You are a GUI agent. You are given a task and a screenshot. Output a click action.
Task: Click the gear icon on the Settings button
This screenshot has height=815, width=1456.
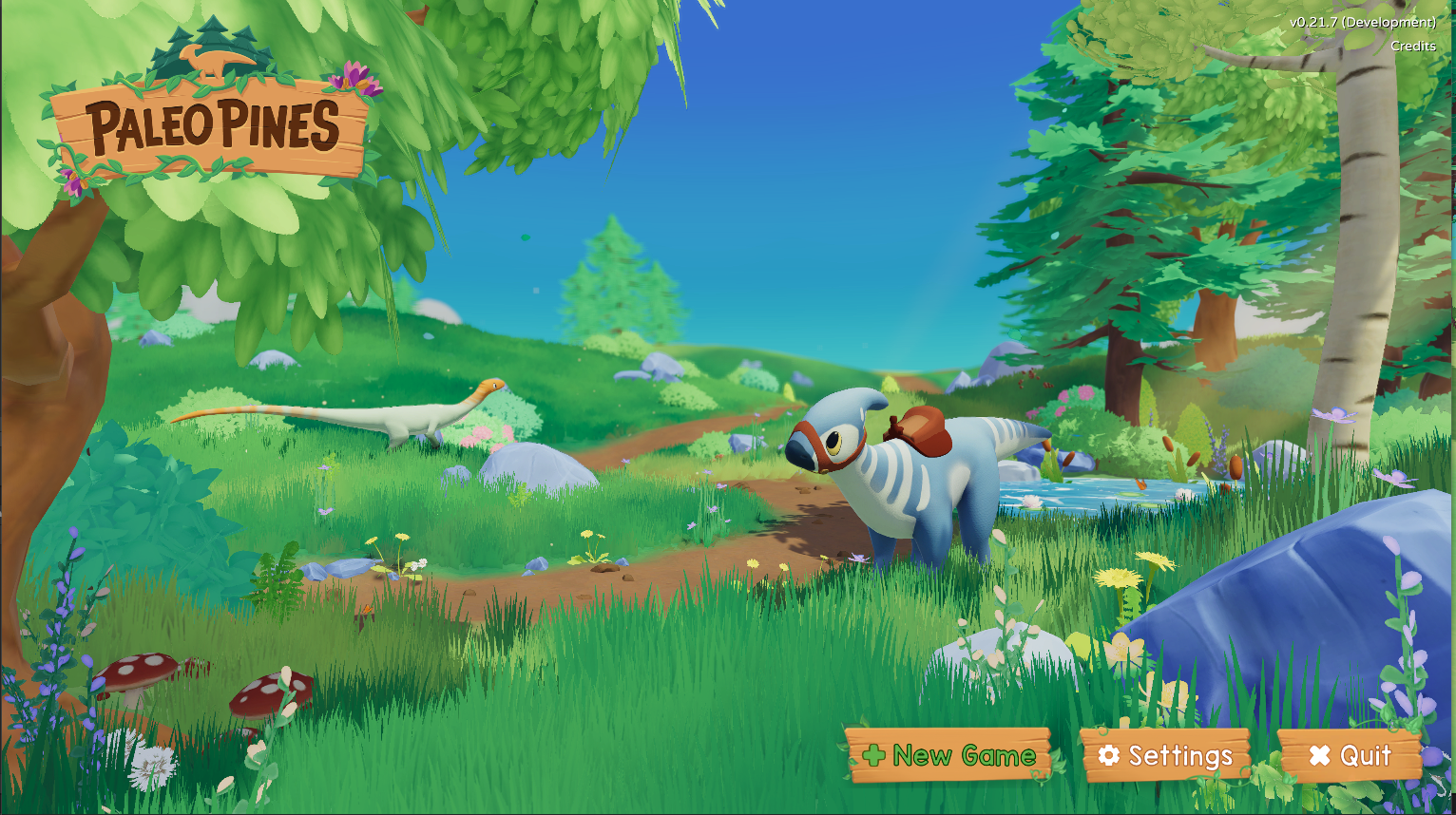1108,756
